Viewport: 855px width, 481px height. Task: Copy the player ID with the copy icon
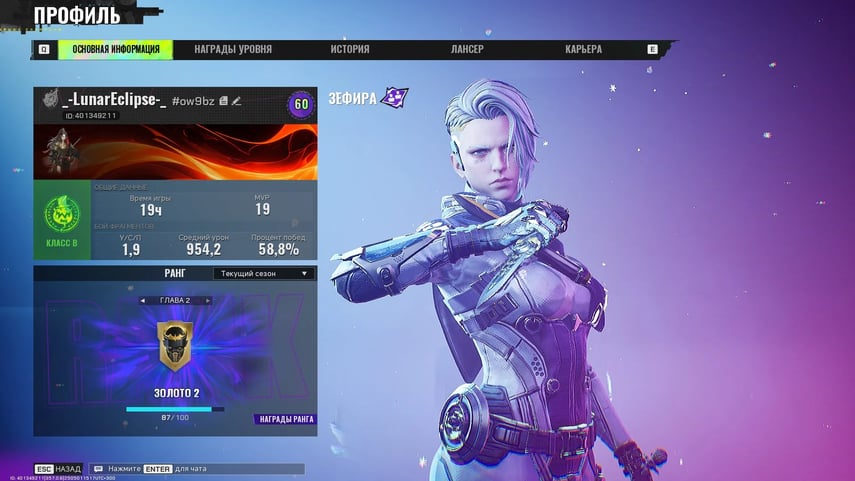(223, 101)
